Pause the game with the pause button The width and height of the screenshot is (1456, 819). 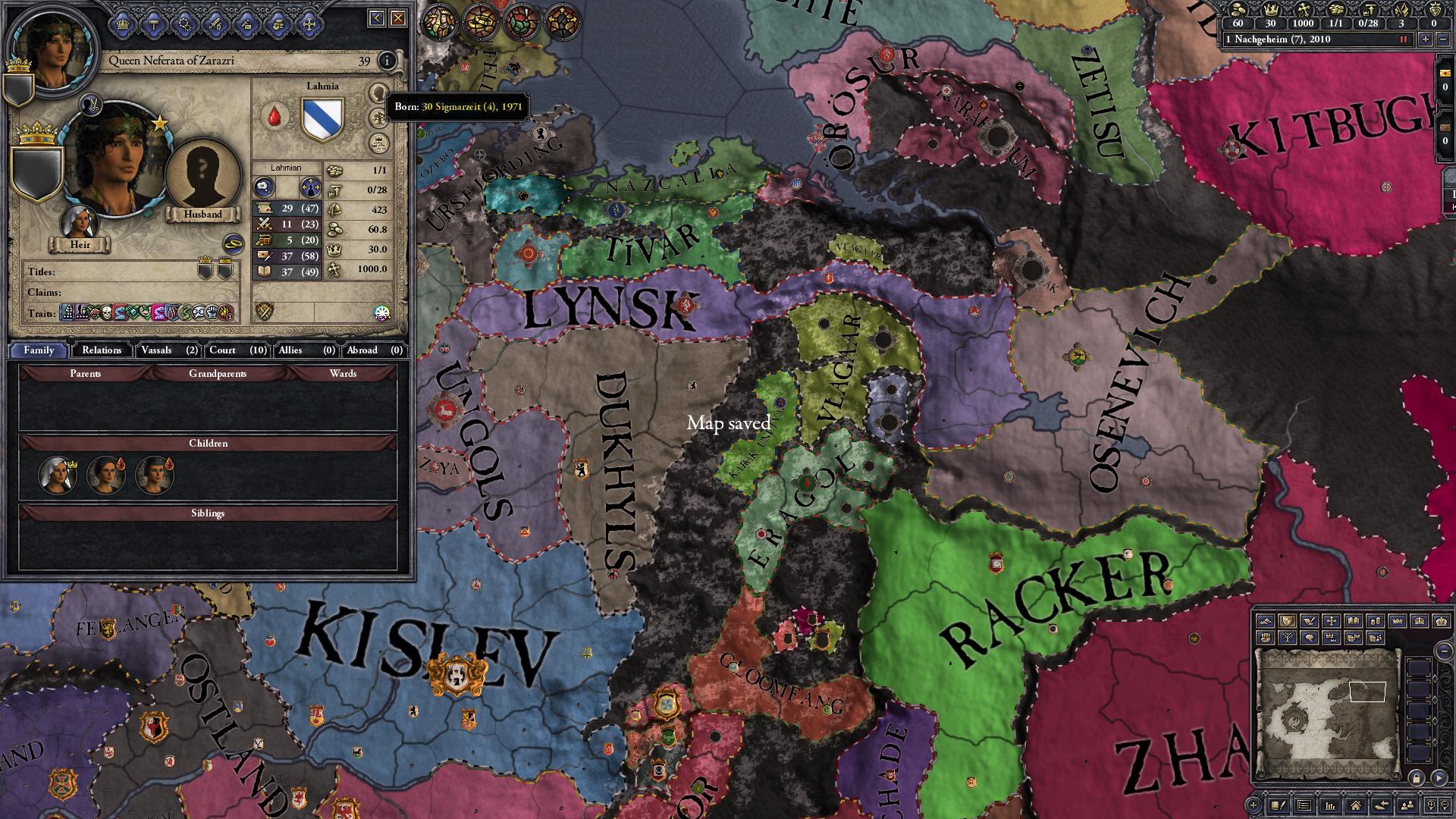click(1403, 40)
